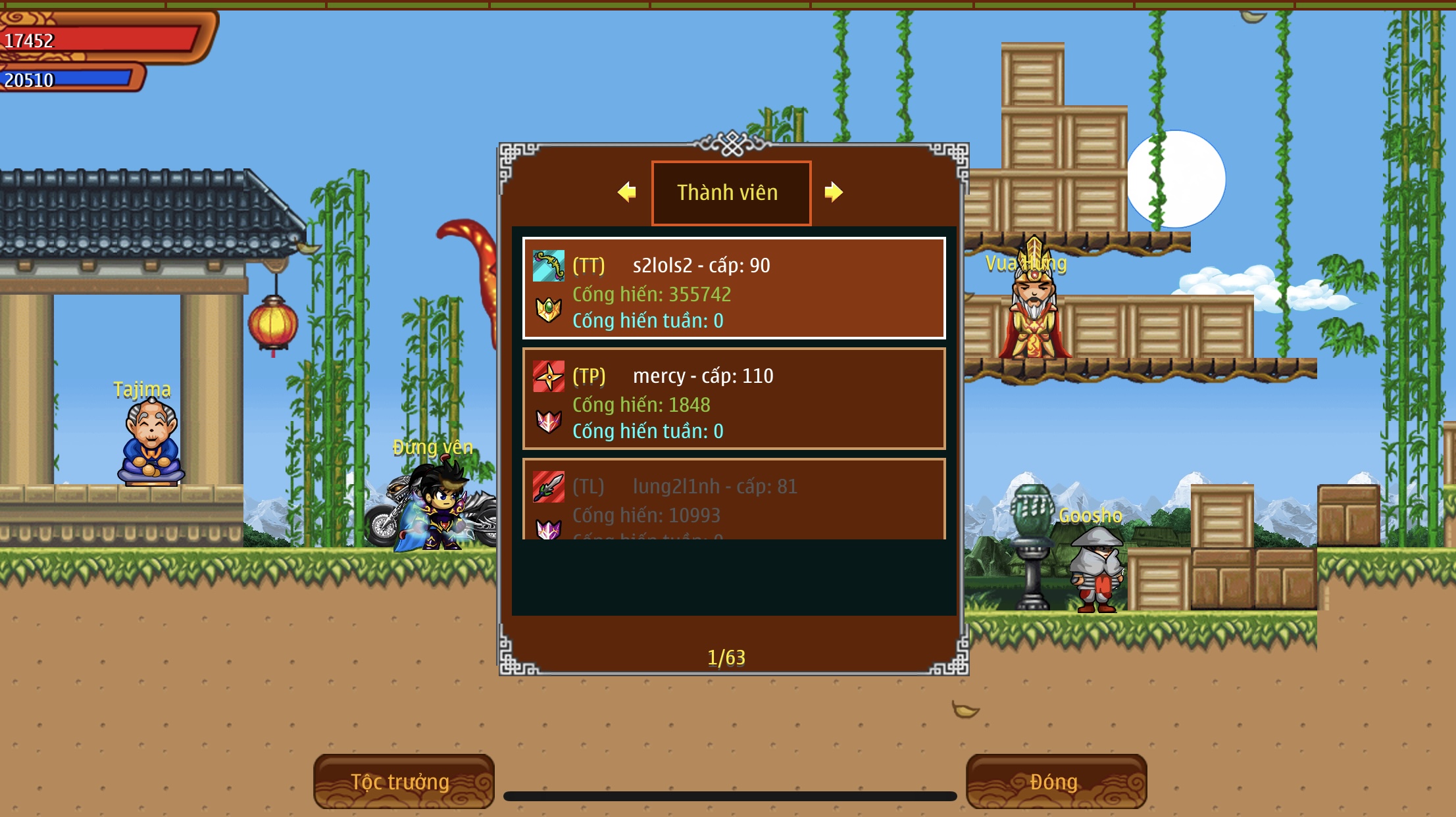Screen dimensions: 1456x817
Task: Select member s2lols2 in the list
Action: tap(734, 288)
